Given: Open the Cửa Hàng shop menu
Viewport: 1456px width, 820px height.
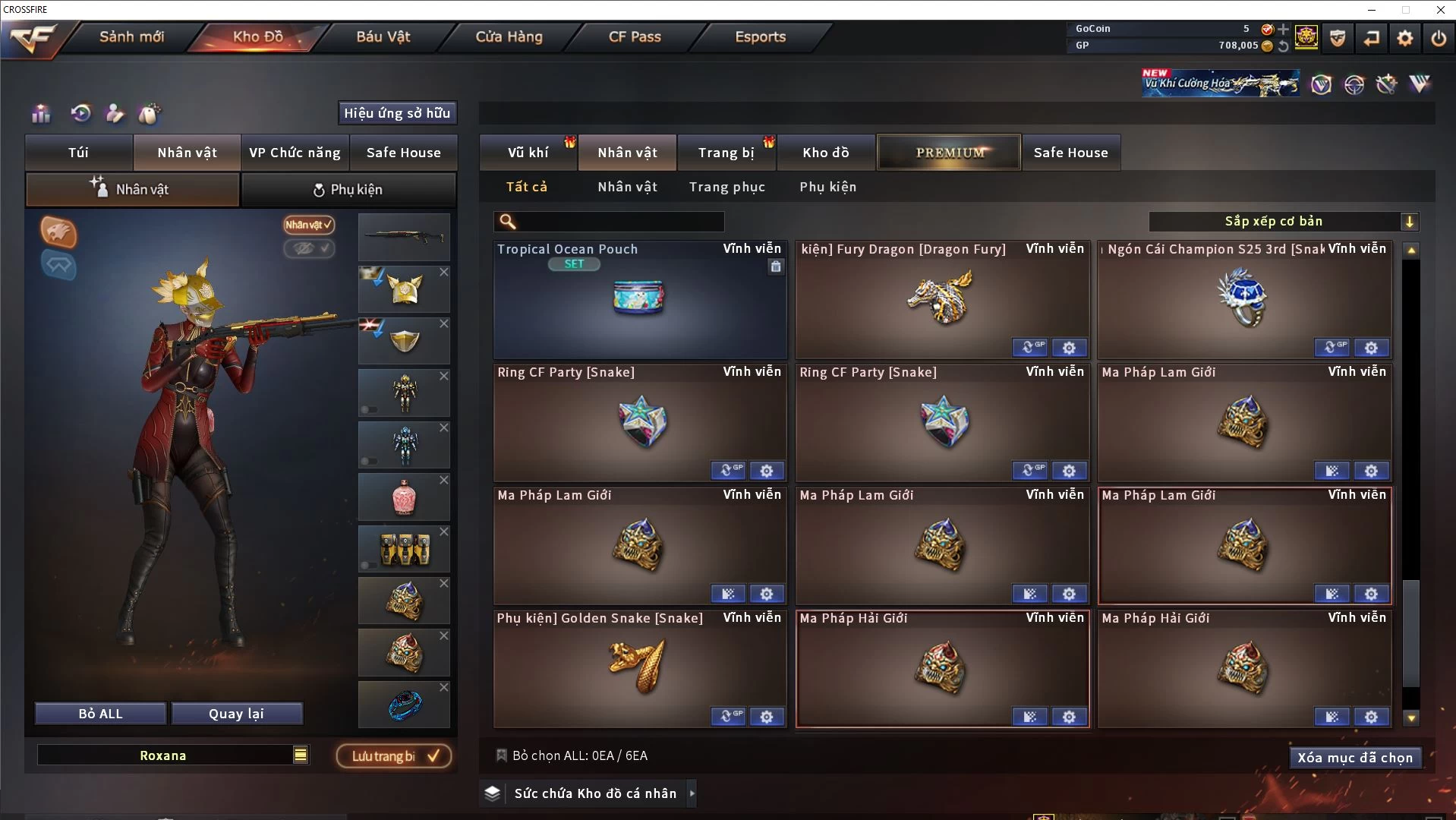Looking at the screenshot, I should (x=509, y=36).
